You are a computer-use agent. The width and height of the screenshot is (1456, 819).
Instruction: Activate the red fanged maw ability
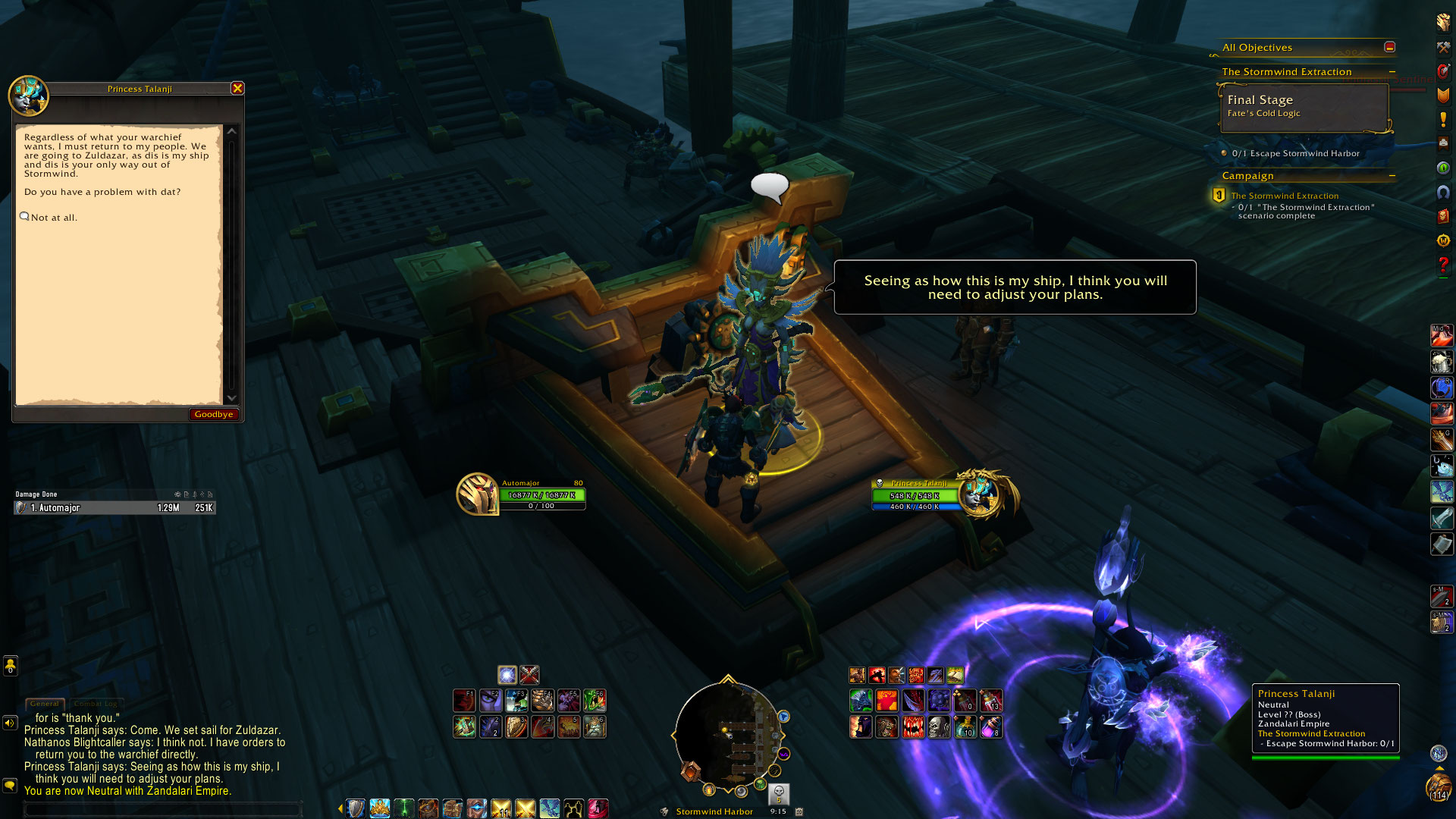[x=913, y=727]
